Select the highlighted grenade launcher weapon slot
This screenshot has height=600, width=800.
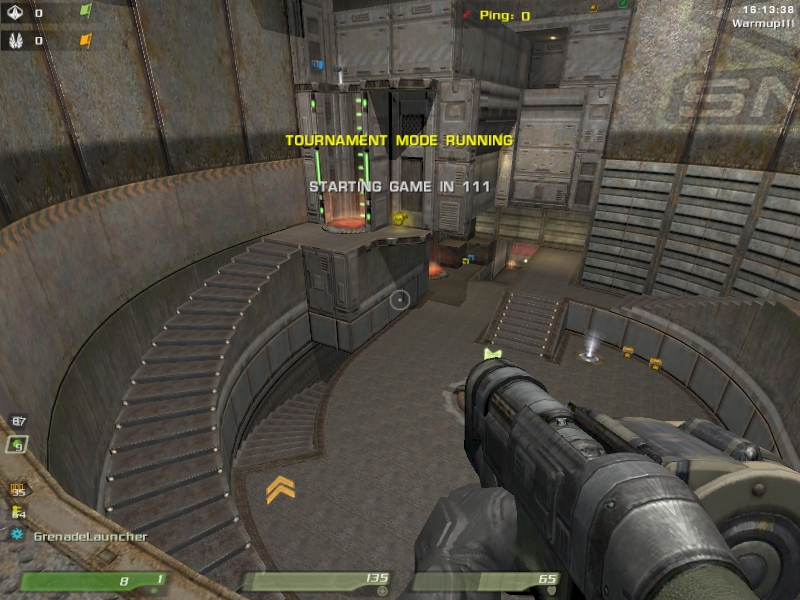tap(17, 445)
